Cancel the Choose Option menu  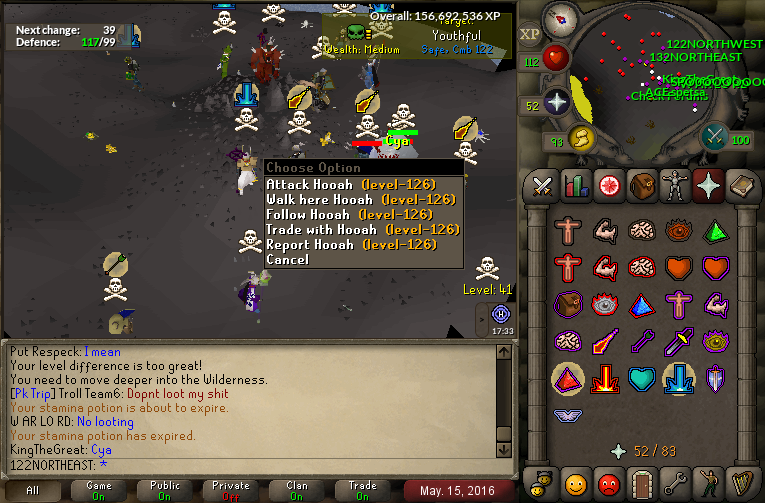point(288,260)
